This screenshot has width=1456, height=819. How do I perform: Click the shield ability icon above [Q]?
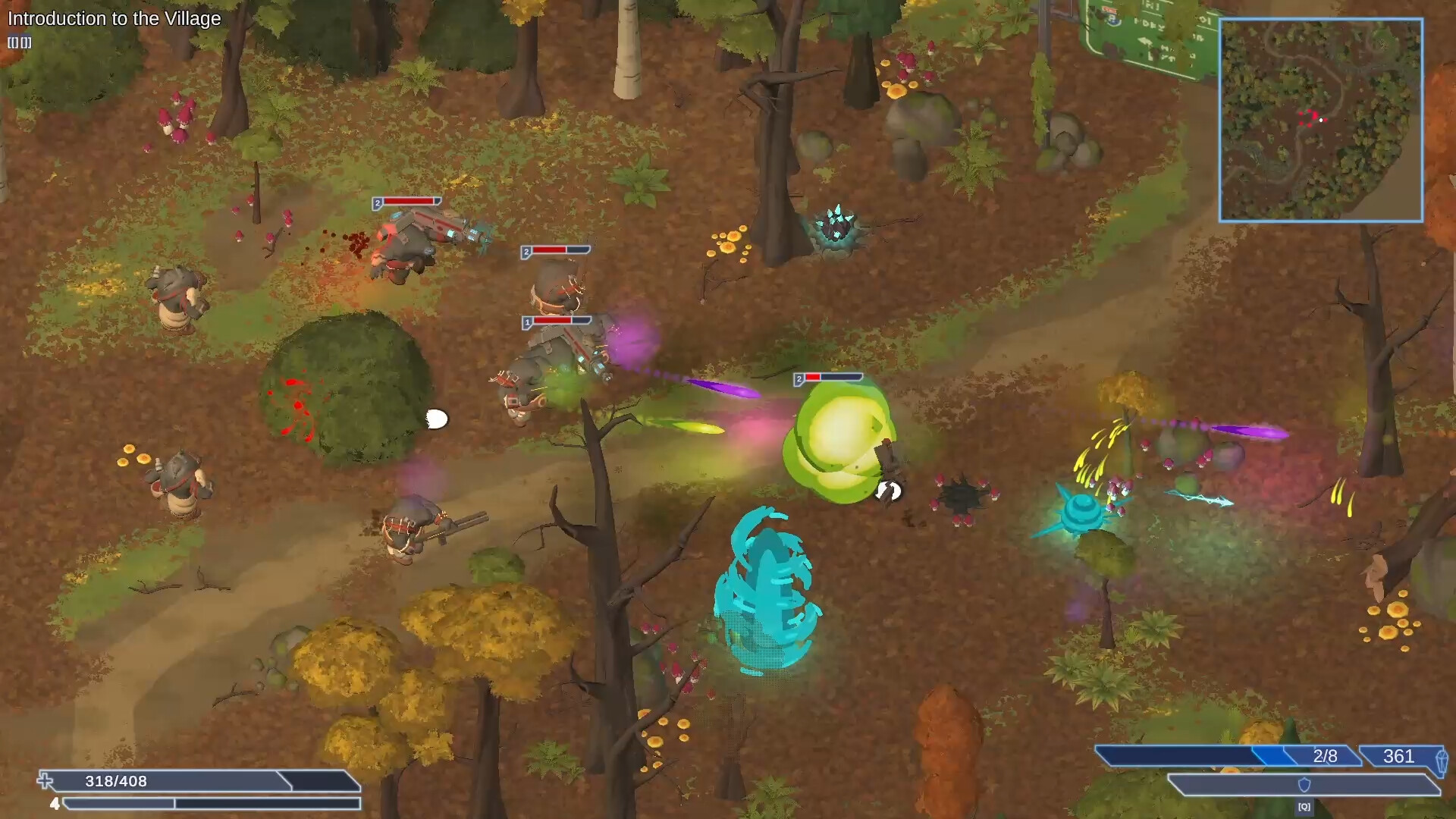coord(1304,786)
